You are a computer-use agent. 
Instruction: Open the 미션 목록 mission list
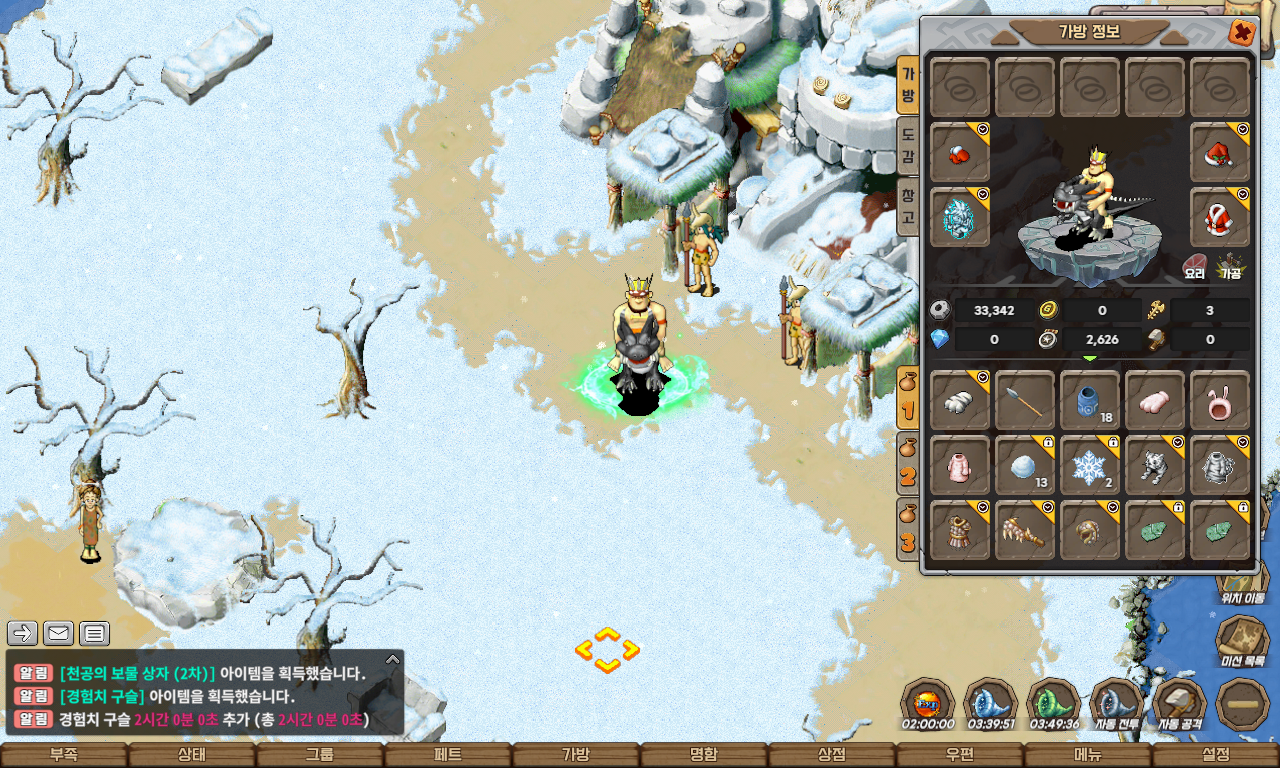1242,641
